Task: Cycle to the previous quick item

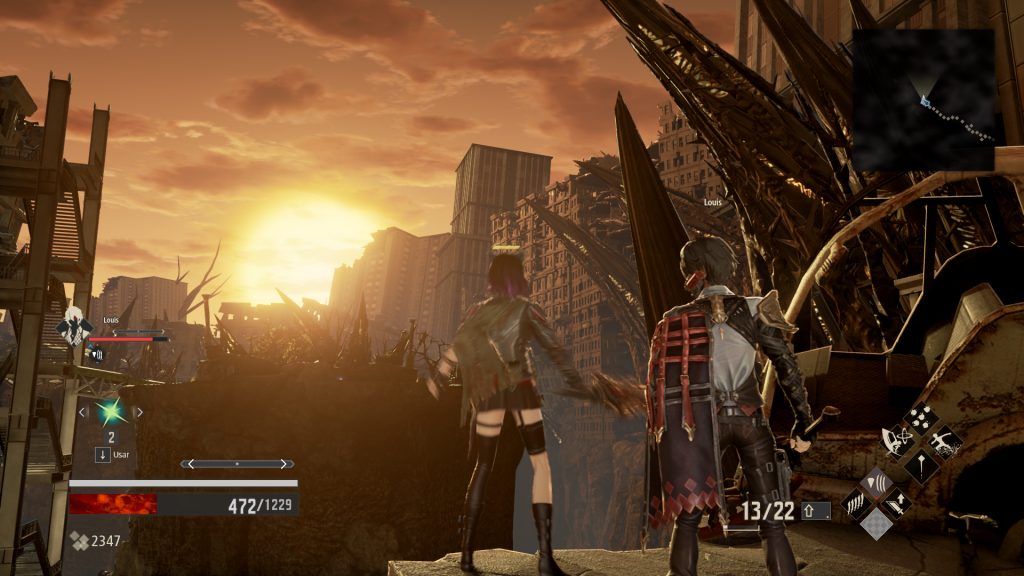Action: [x=83, y=411]
